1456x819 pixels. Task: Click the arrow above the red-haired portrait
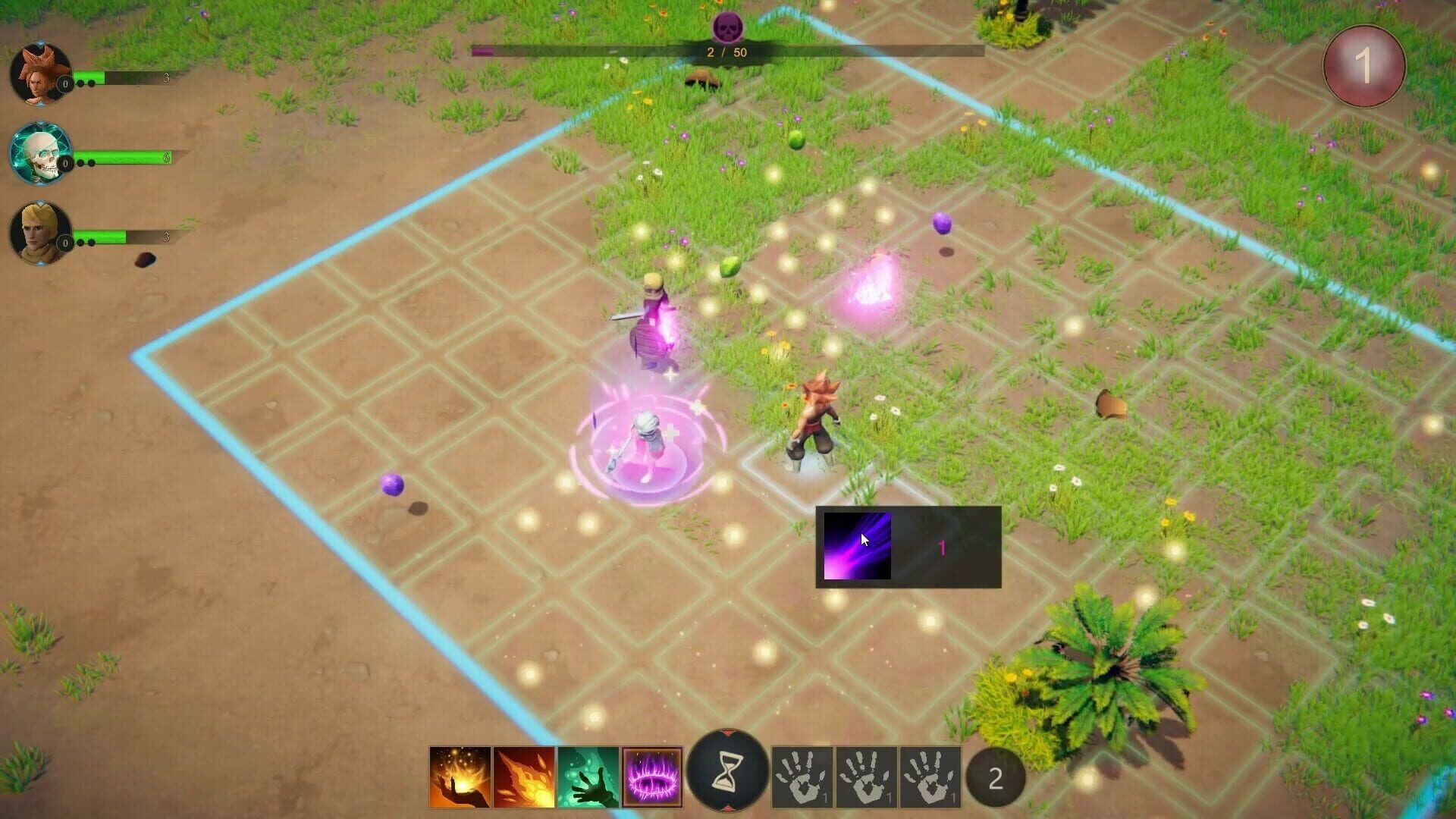point(39,44)
